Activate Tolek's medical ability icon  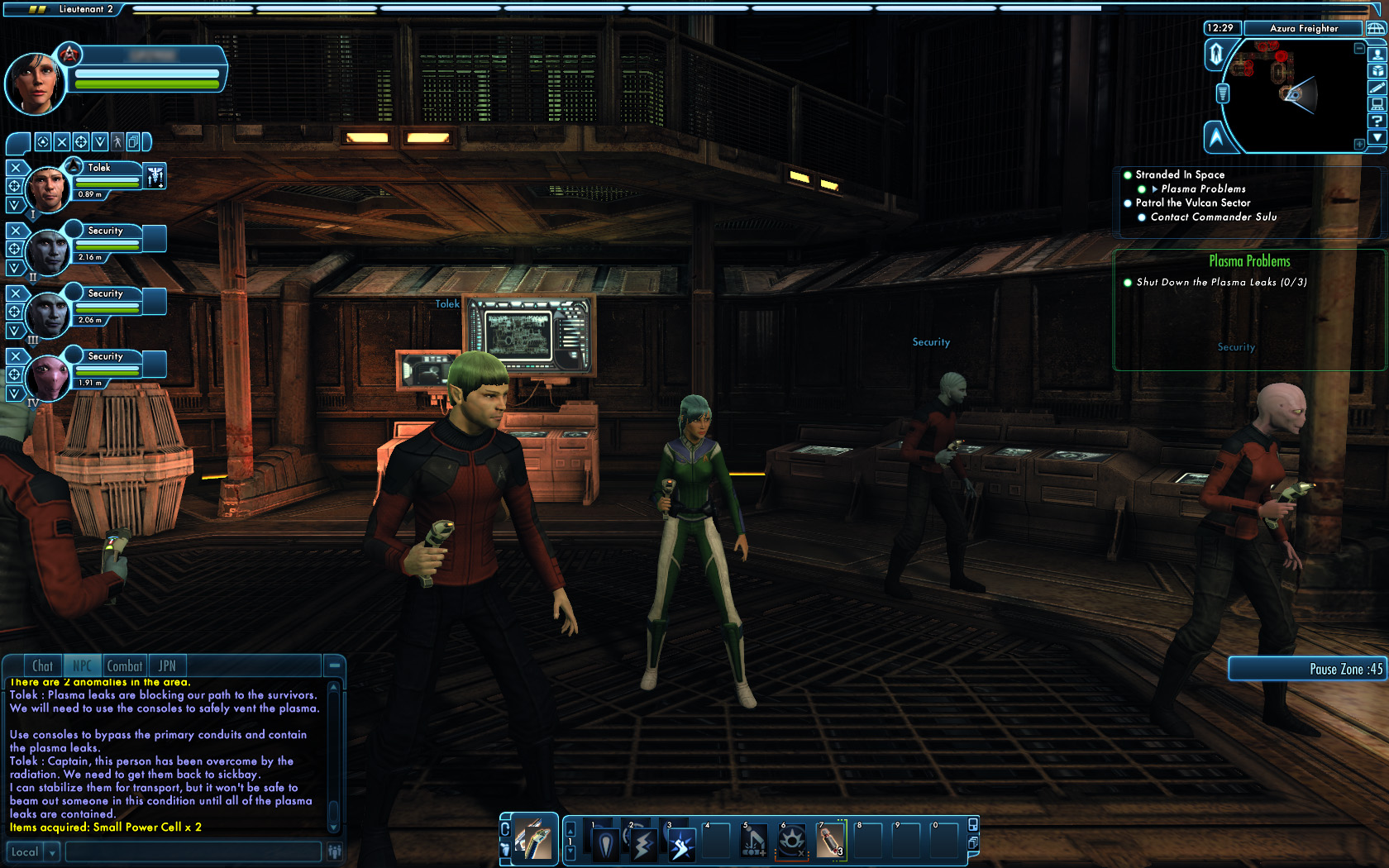tap(155, 175)
